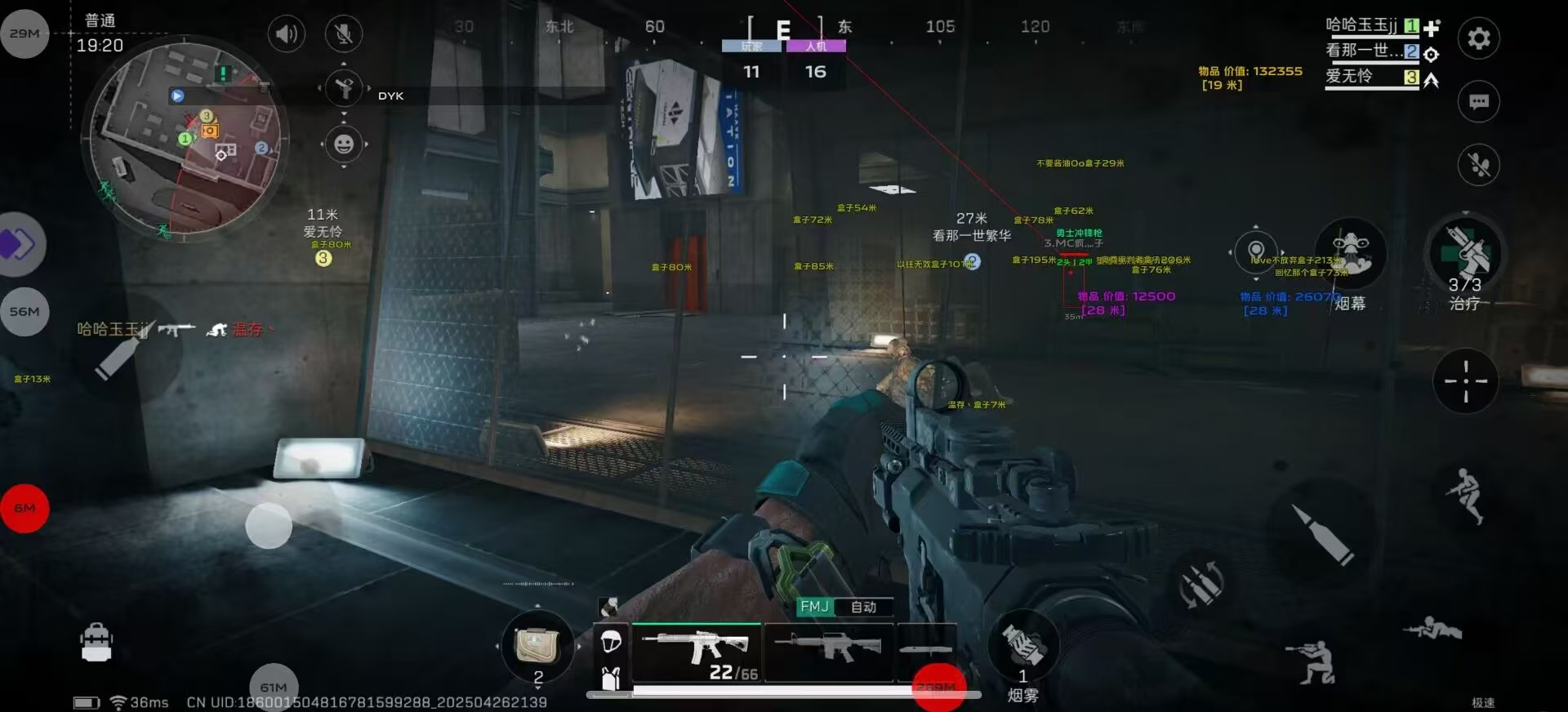Select the primary rifle with 22/66 ammo
Screen dimensions: 1568x712
(x=696, y=652)
